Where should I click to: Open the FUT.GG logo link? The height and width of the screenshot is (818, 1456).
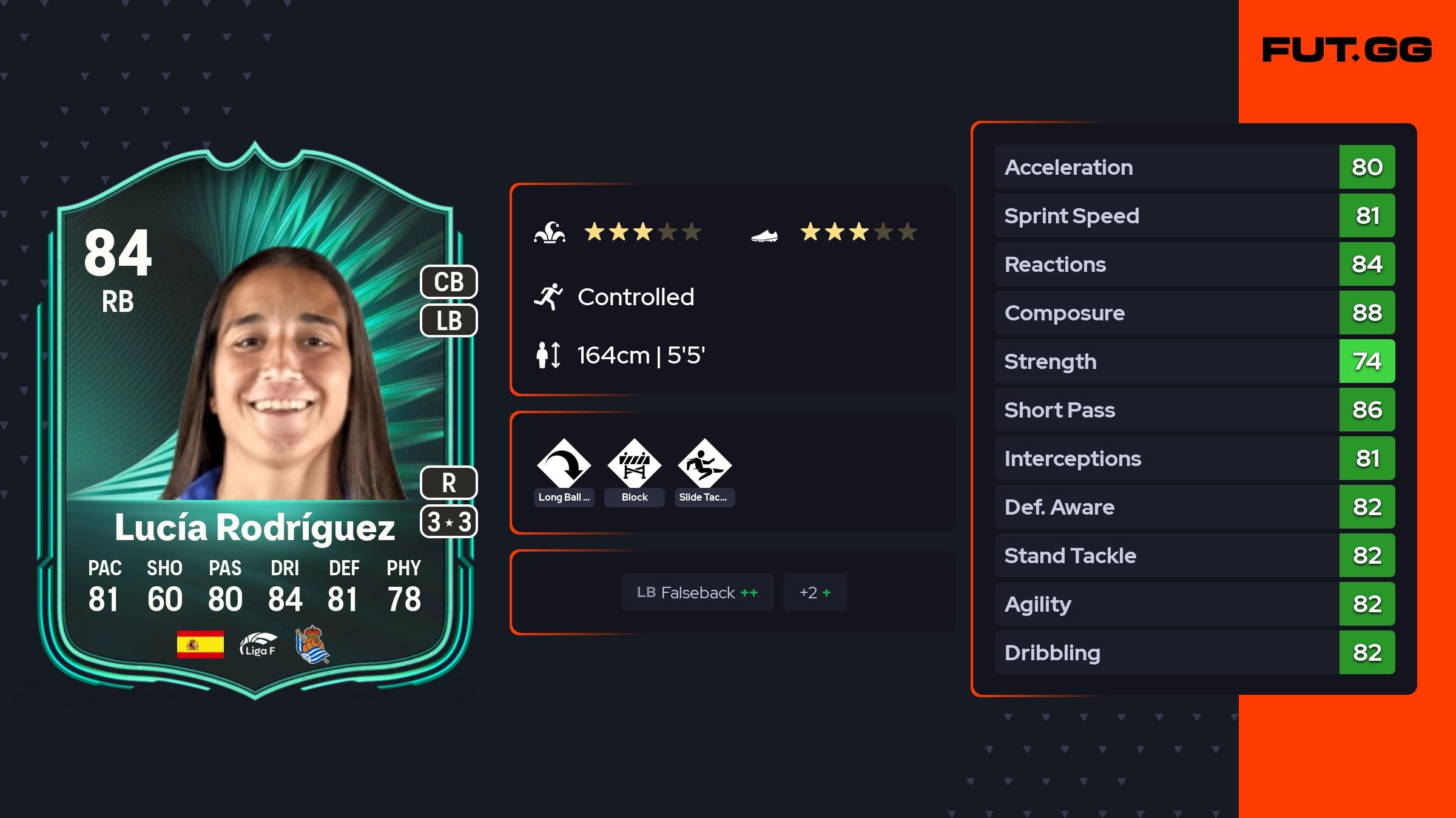click(x=1347, y=50)
